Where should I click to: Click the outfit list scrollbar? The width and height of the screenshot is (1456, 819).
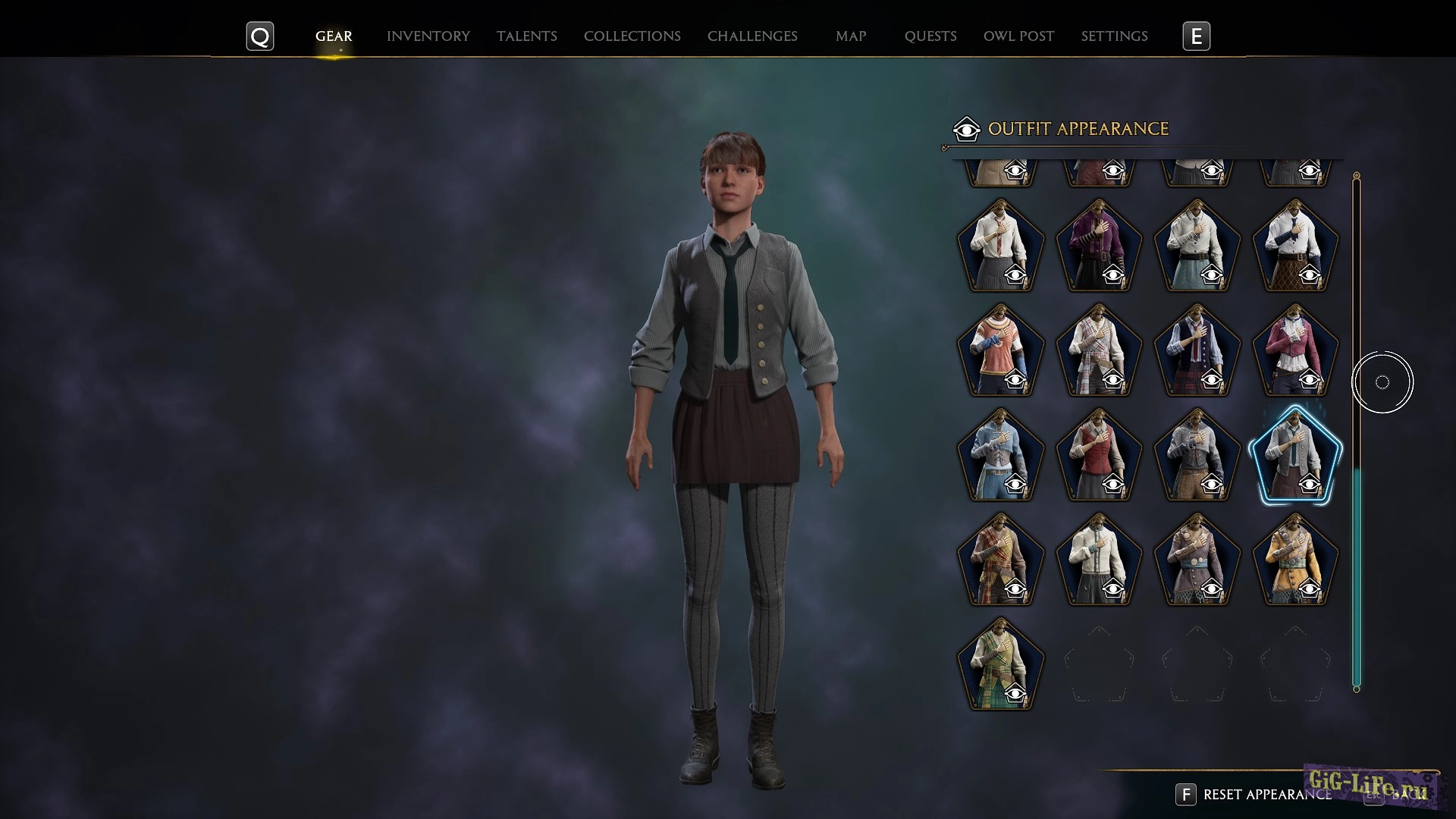(1356, 576)
